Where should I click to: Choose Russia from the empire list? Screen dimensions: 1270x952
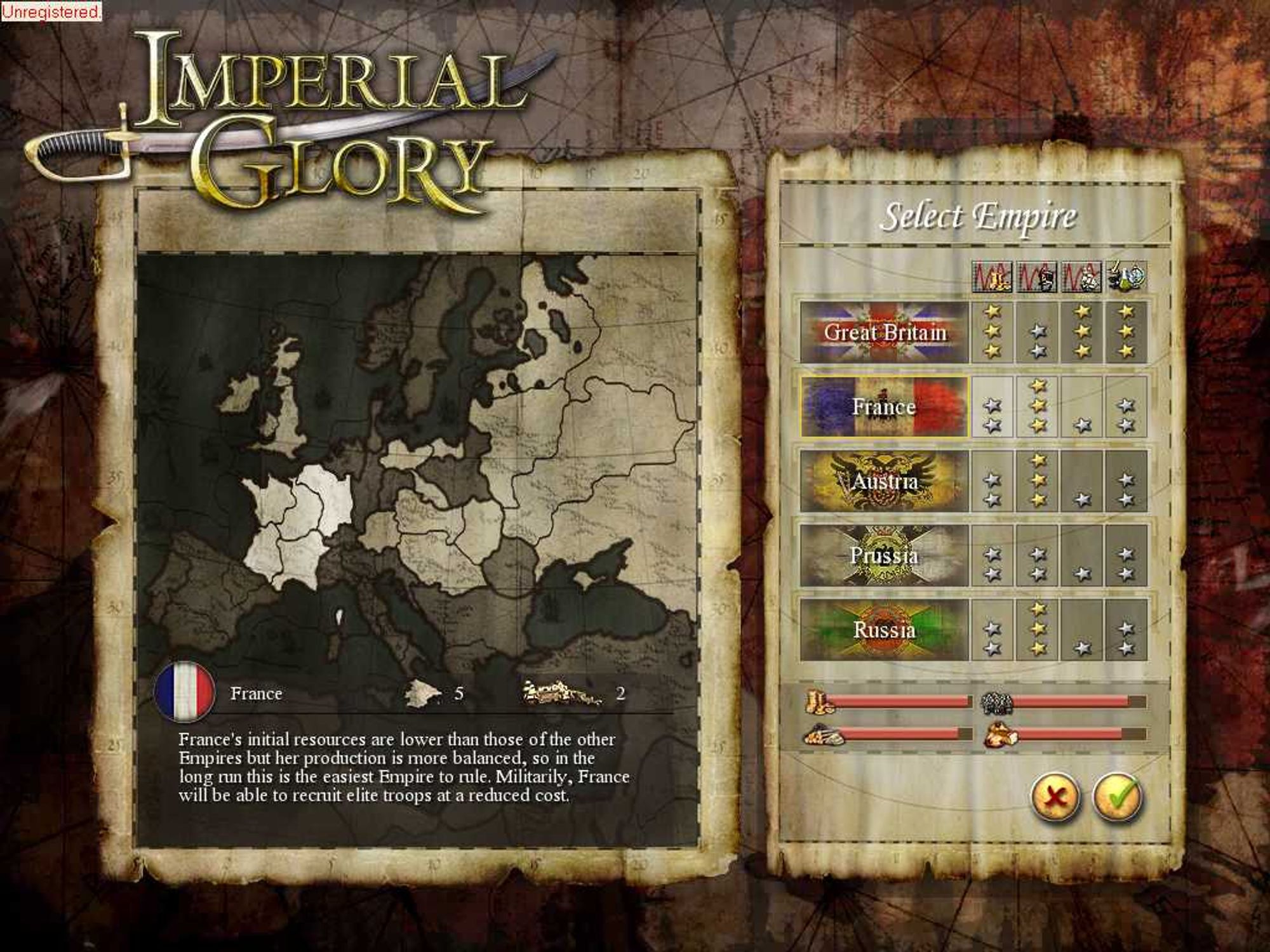(884, 630)
